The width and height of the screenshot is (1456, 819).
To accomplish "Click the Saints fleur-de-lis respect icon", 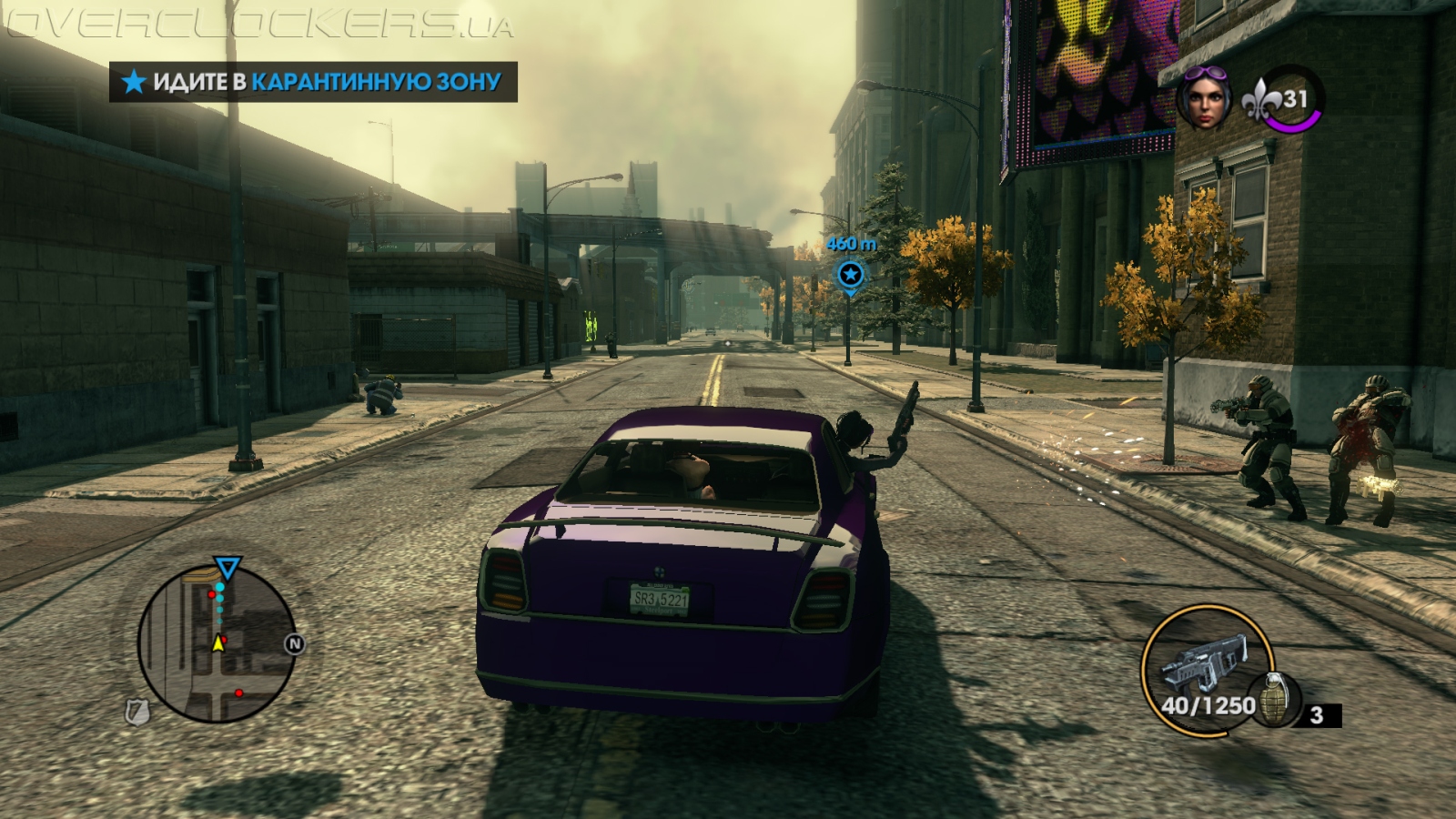I will [x=1262, y=99].
